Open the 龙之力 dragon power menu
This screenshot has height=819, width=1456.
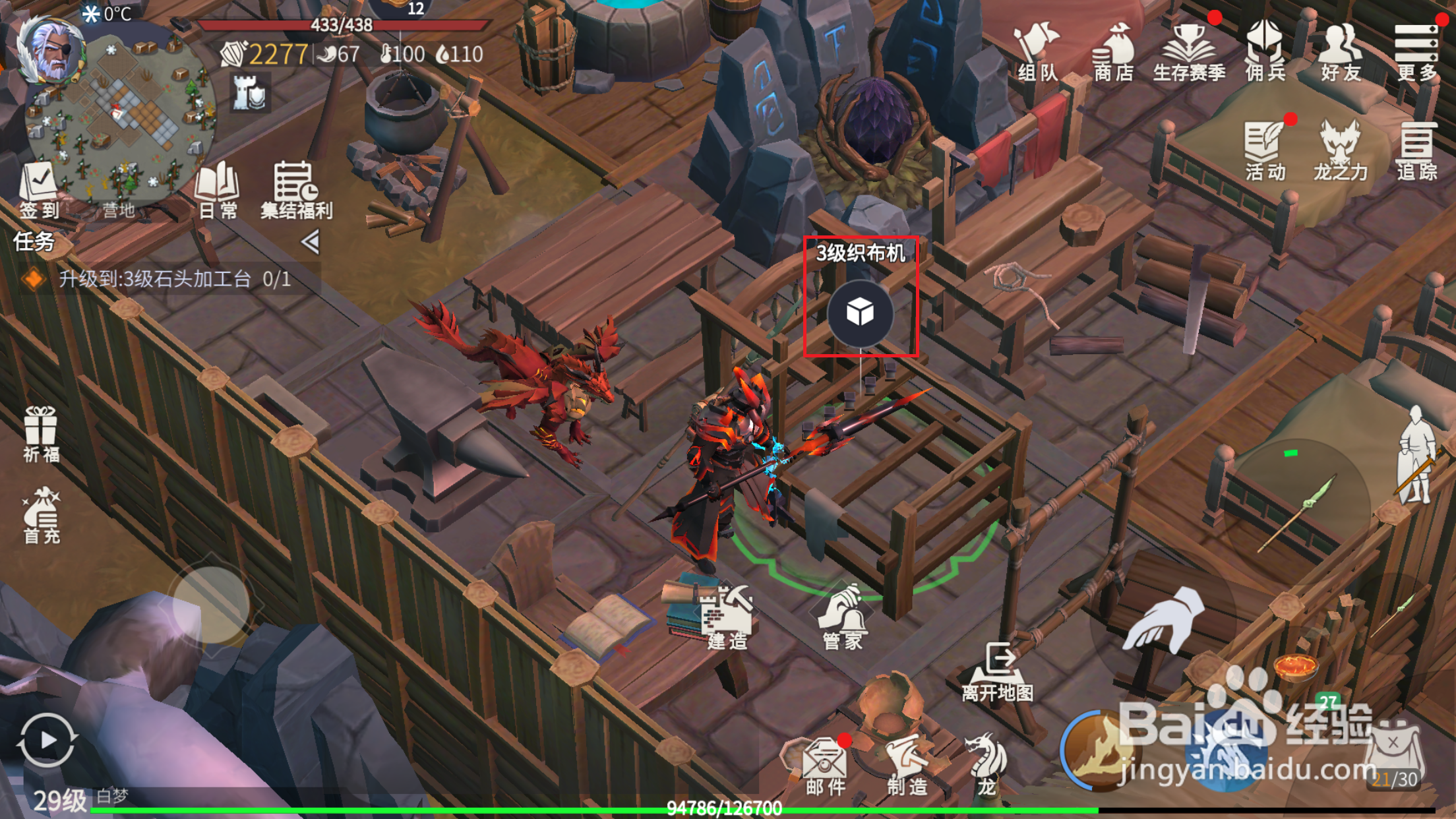point(1341,152)
